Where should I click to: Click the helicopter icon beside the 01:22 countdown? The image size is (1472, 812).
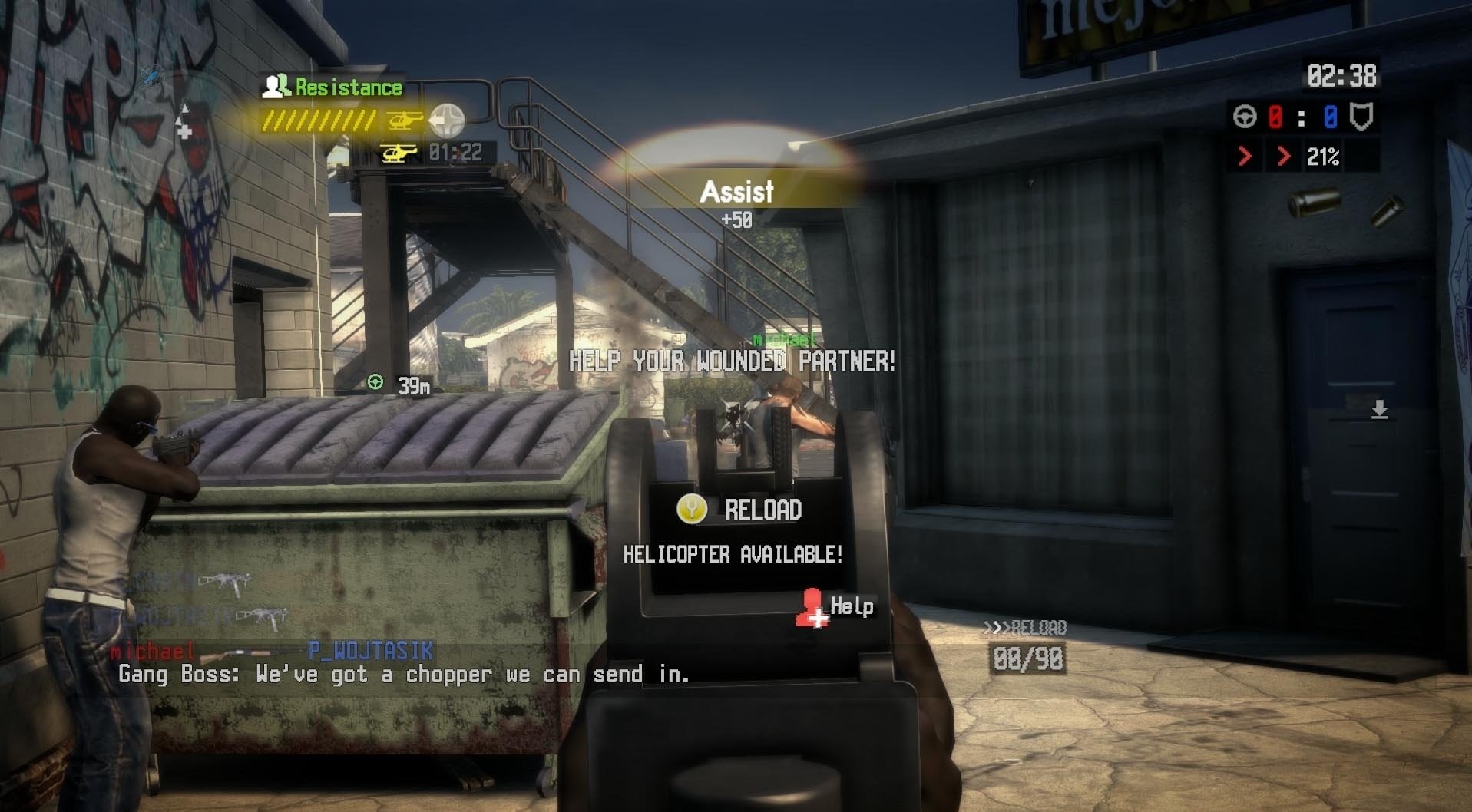pyautogui.click(x=399, y=153)
